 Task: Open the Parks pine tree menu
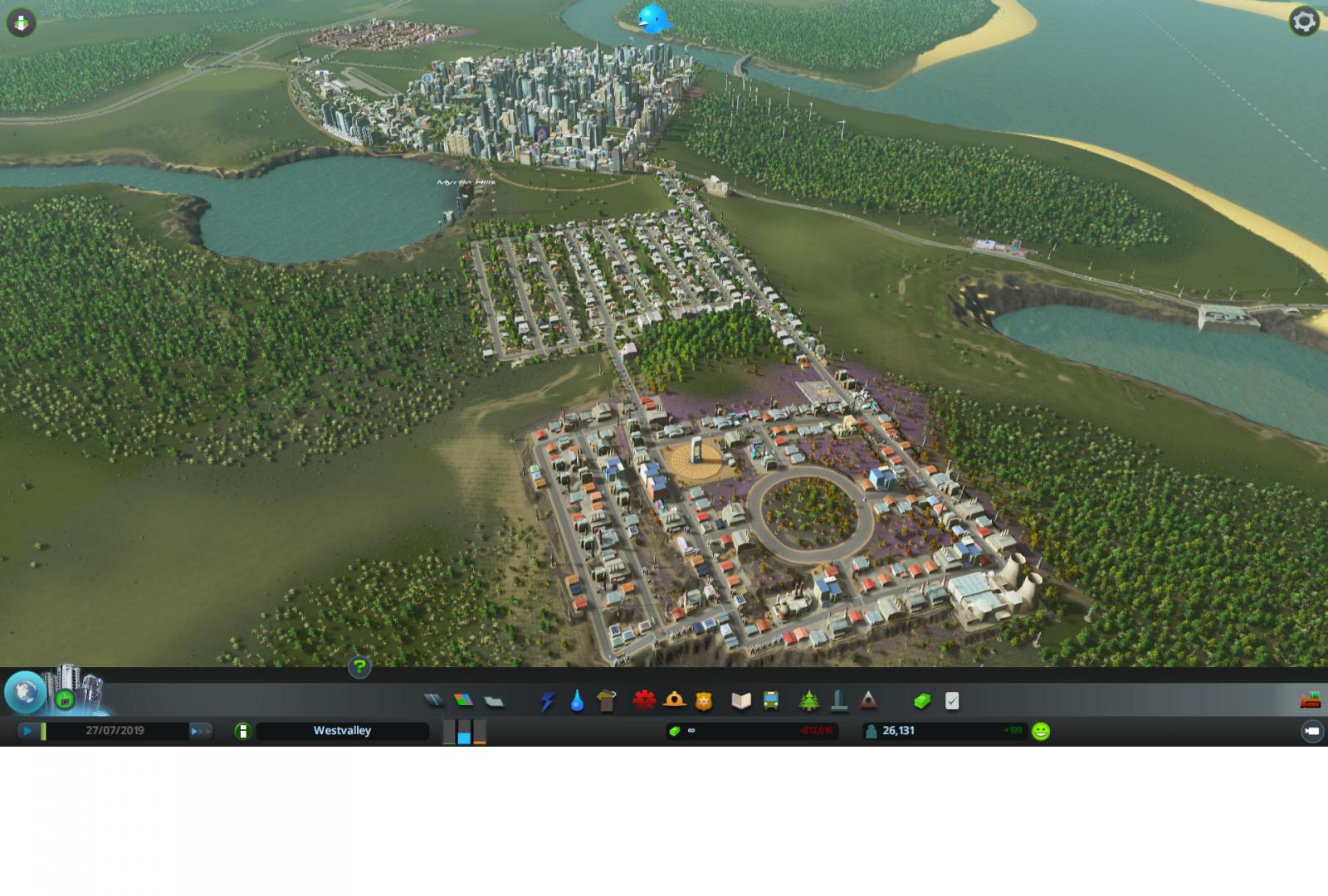coord(808,701)
